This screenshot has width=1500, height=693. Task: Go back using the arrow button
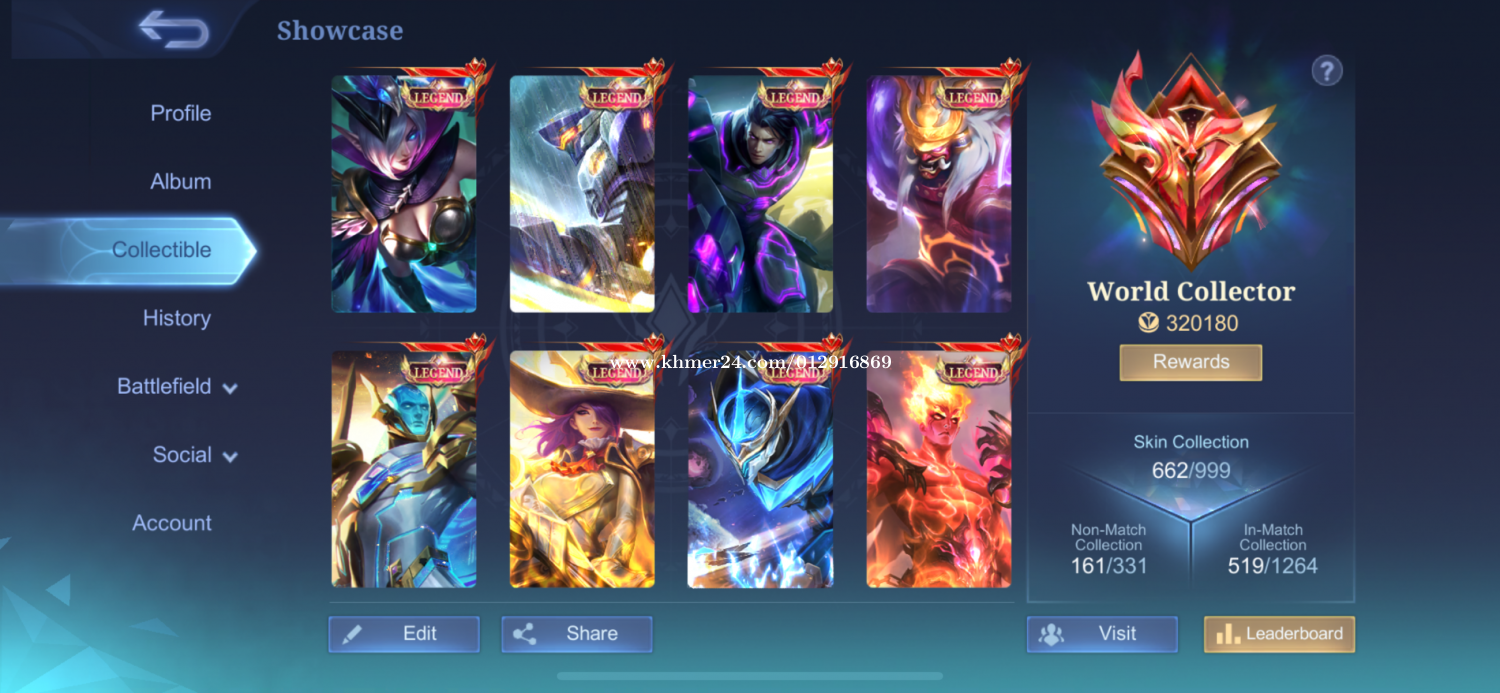coord(173,29)
